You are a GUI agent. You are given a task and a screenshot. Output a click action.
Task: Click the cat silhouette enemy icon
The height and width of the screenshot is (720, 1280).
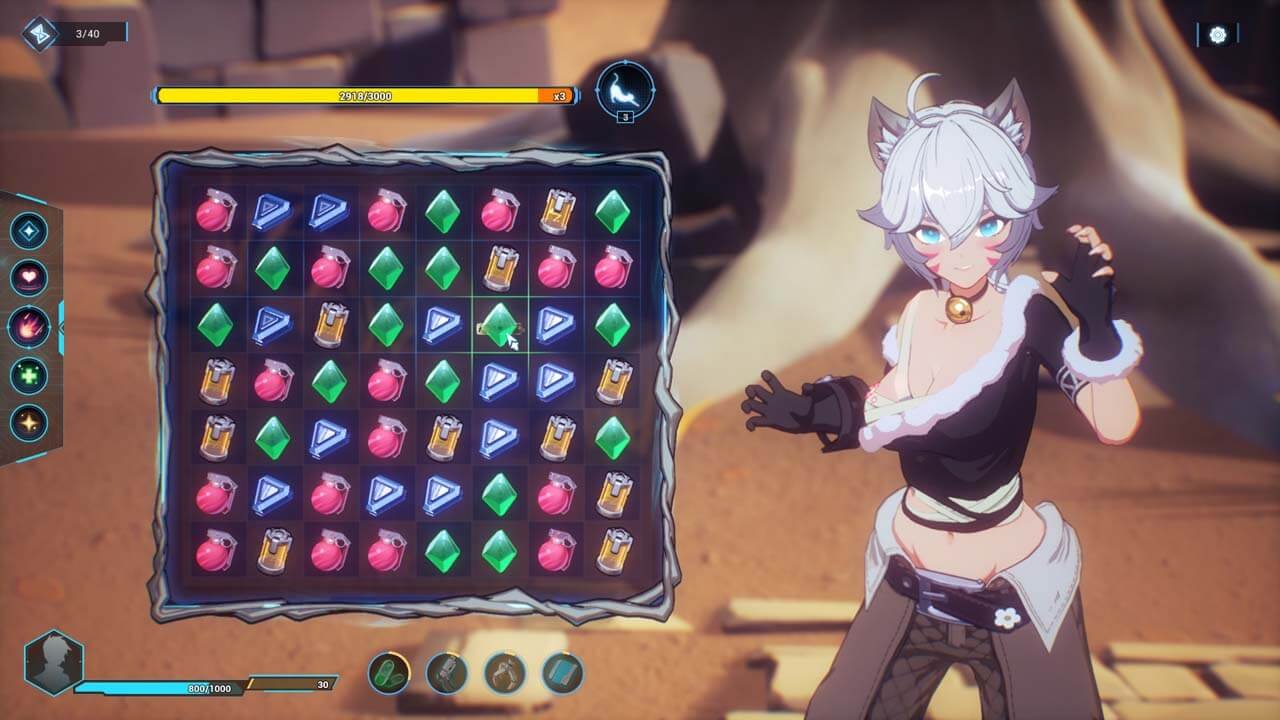(x=625, y=90)
